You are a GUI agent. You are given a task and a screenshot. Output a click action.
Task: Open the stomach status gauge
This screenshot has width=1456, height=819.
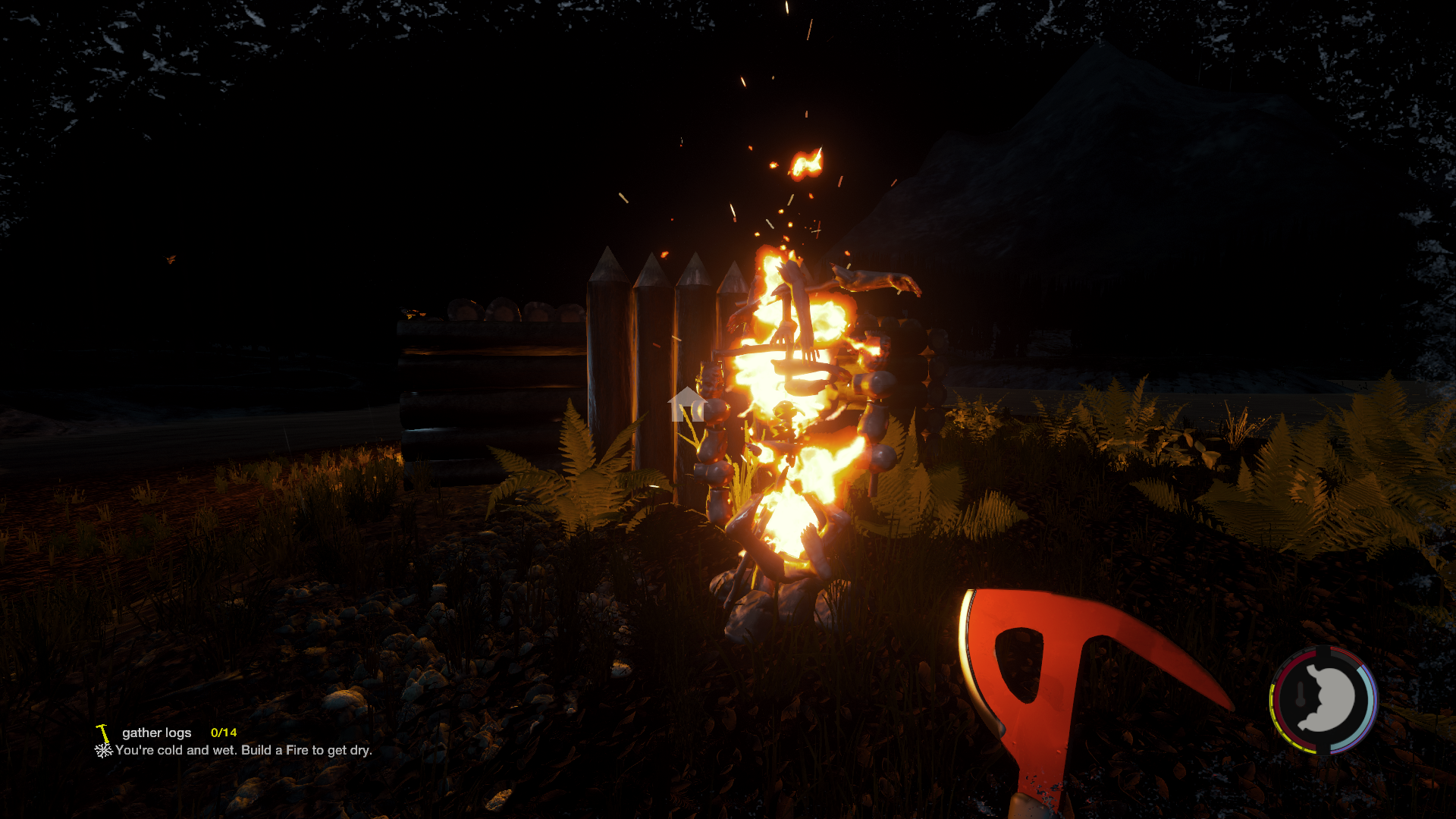(x=1324, y=699)
